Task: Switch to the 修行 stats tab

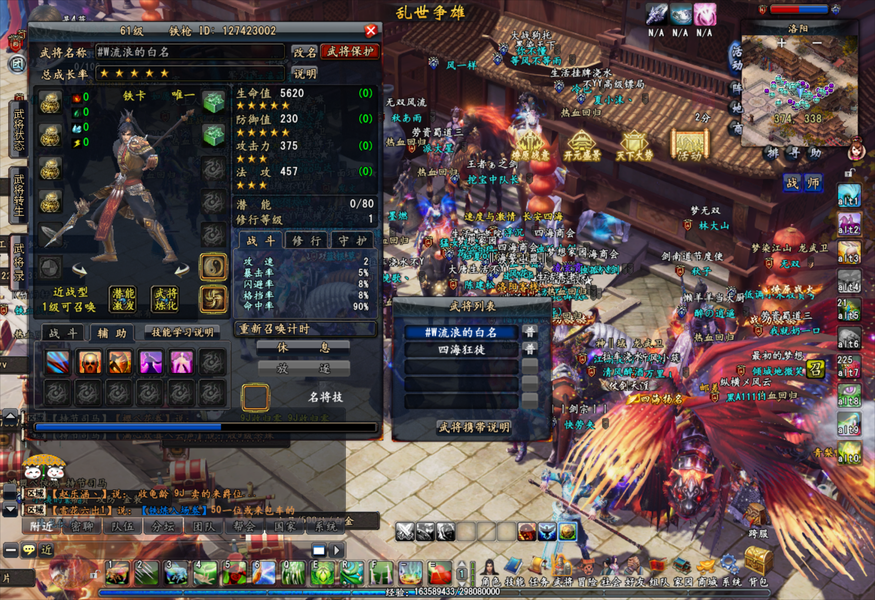Action: point(304,241)
